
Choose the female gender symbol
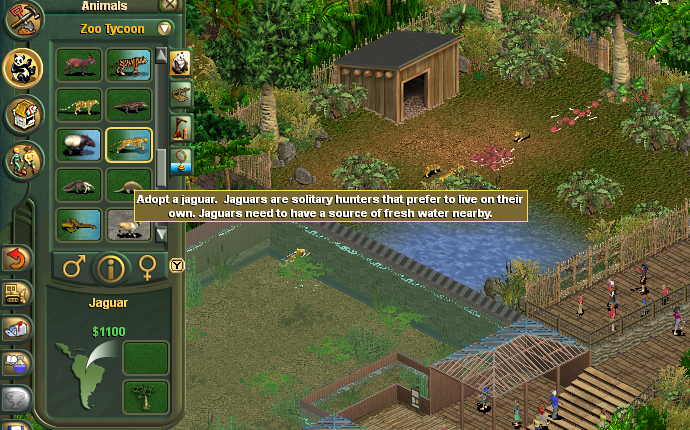(x=148, y=267)
